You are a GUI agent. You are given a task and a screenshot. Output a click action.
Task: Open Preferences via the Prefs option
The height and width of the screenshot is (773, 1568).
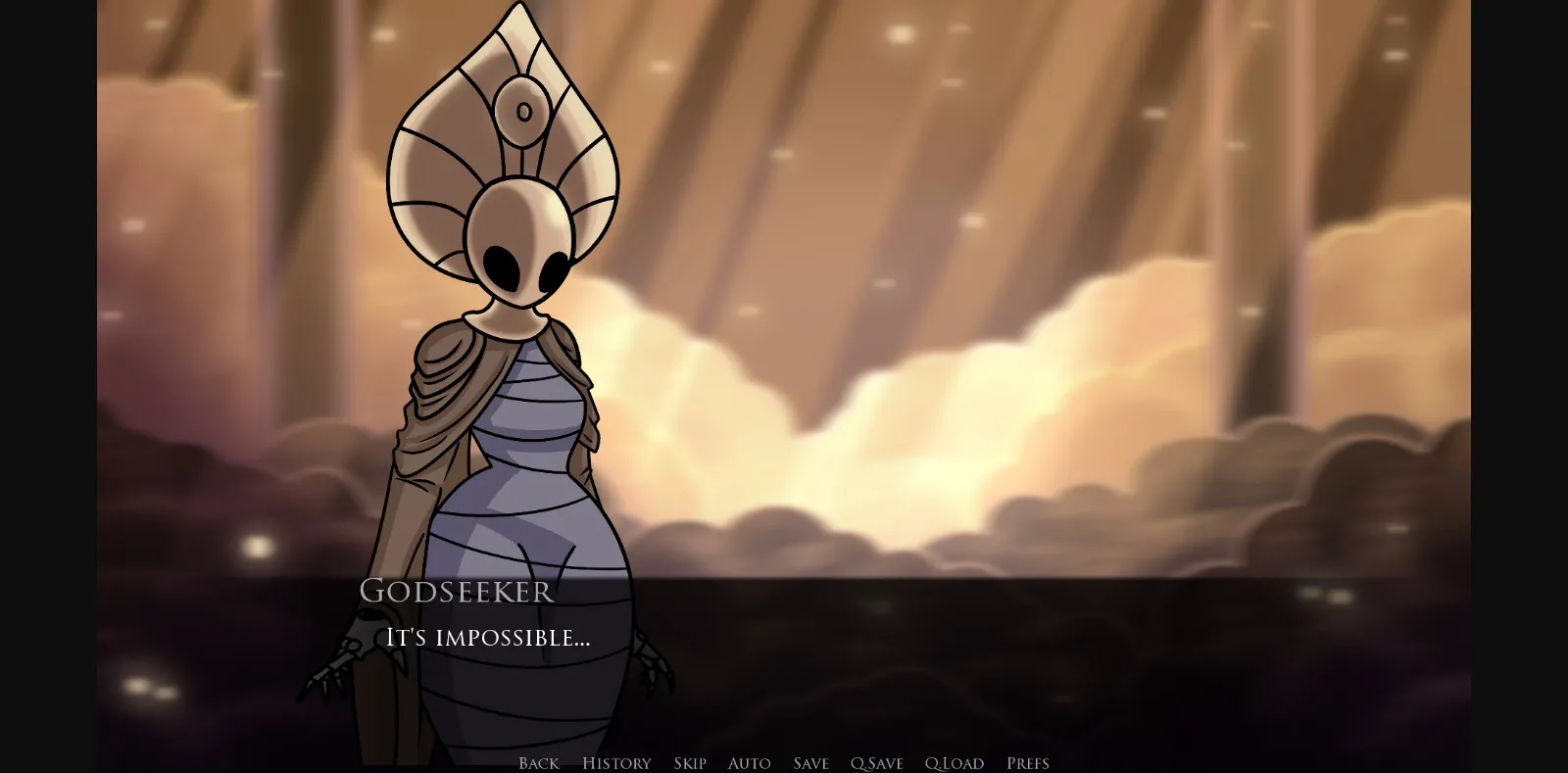click(x=1027, y=763)
